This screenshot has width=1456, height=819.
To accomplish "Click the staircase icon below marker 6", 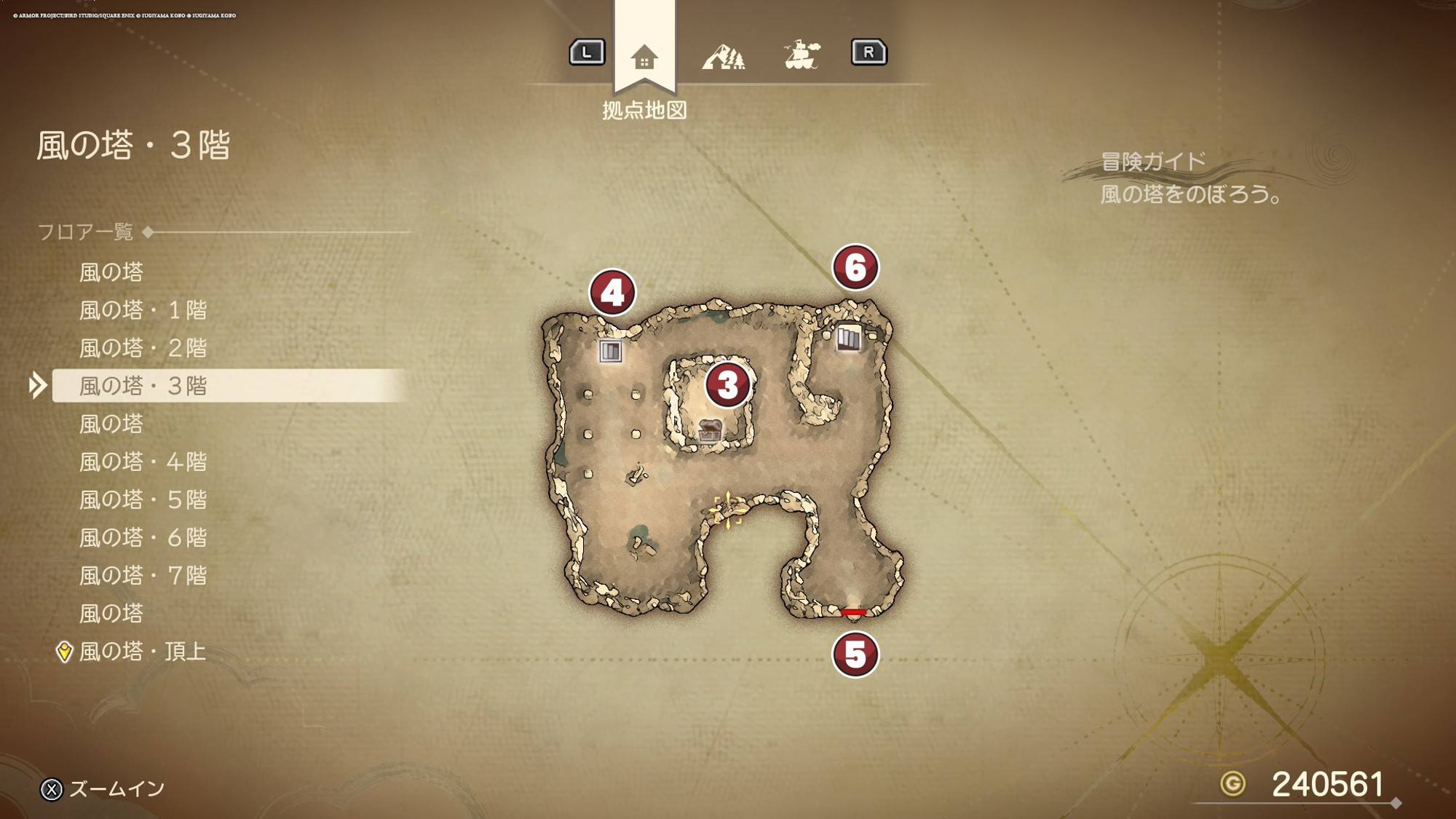I will [848, 338].
